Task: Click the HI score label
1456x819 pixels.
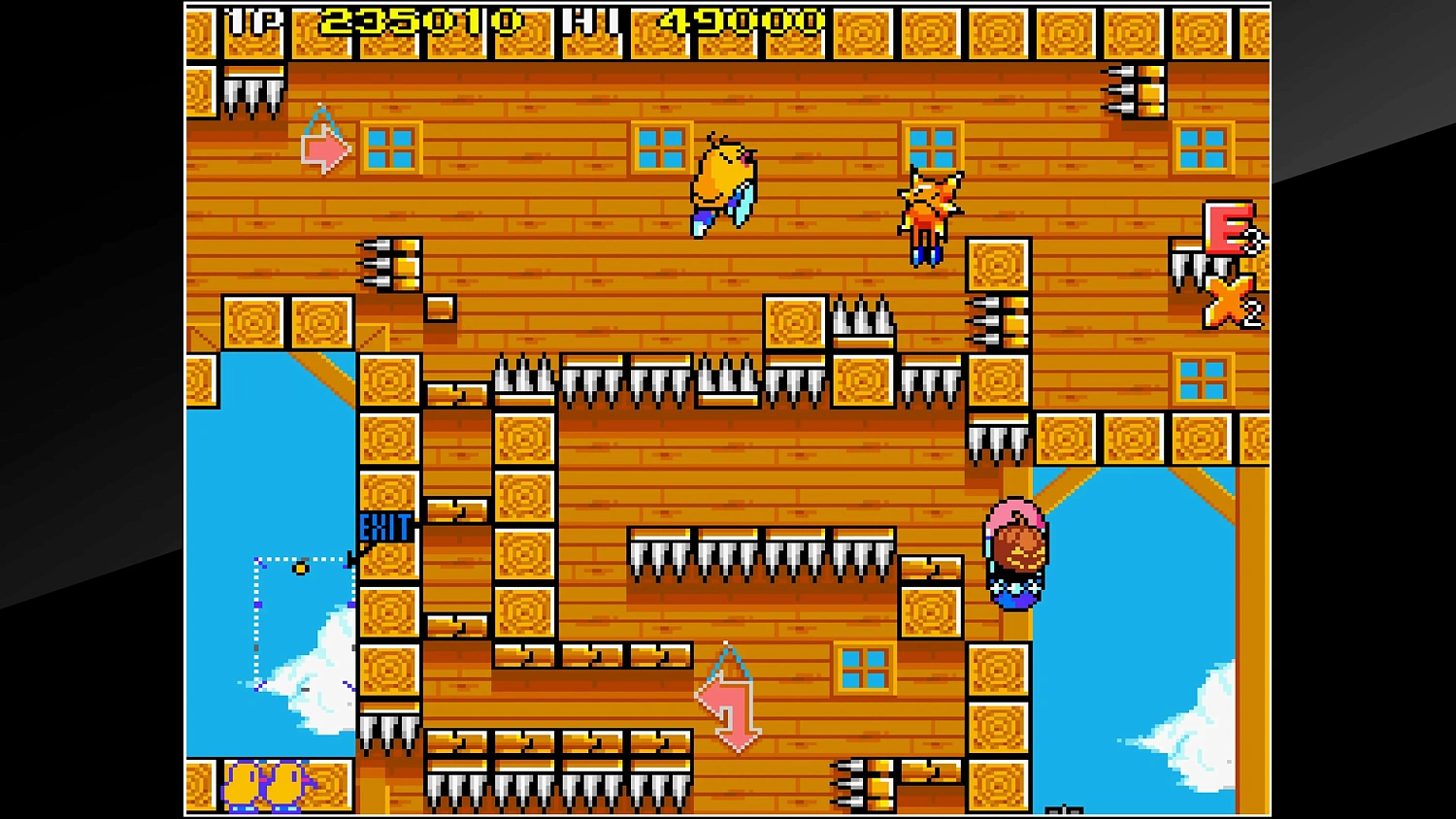Action: (590, 21)
